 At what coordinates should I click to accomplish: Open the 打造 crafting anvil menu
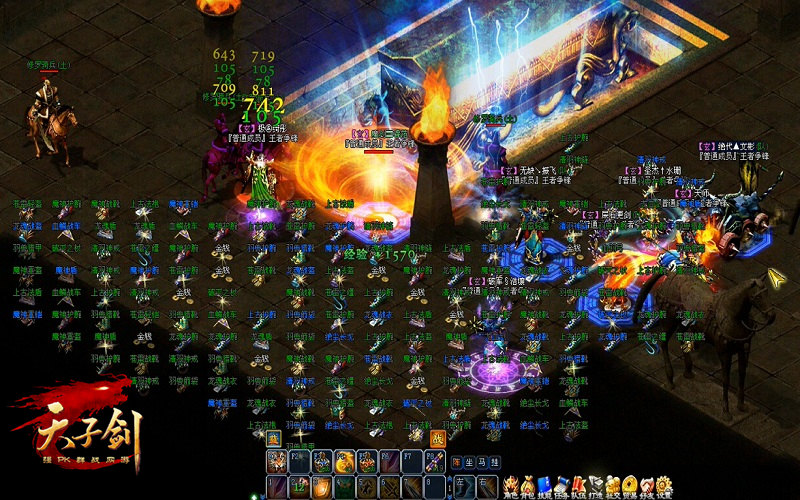pos(596,485)
